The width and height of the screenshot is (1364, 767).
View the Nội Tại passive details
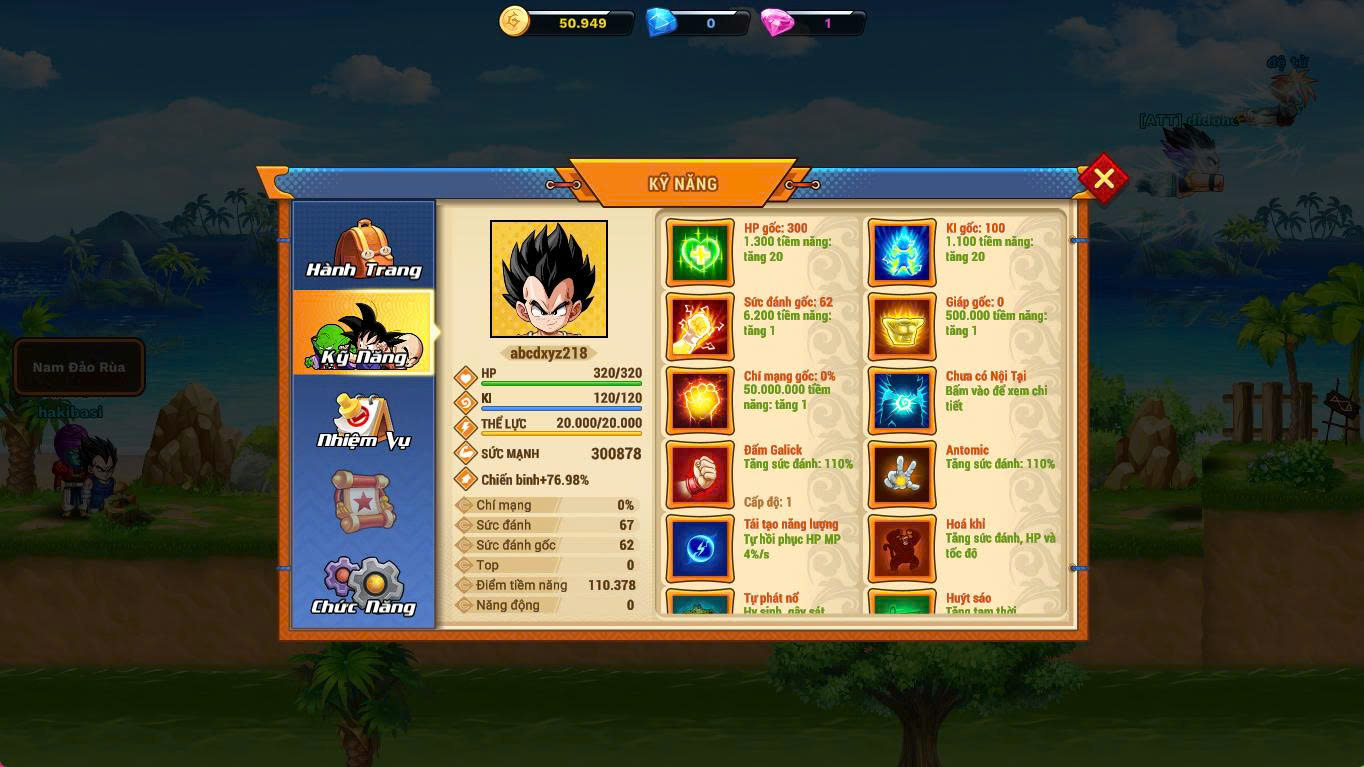click(x=902, y=400)
